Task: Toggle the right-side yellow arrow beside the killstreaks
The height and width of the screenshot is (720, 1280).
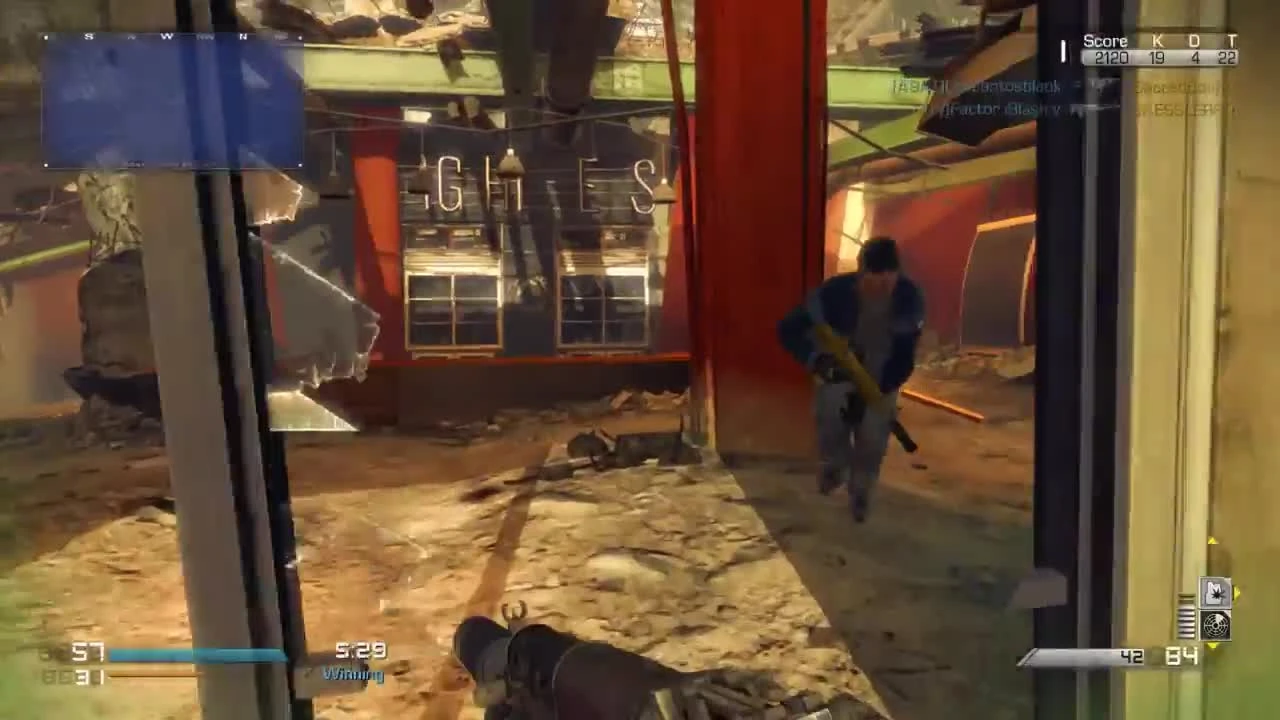Action: (x=1236, y=593)
